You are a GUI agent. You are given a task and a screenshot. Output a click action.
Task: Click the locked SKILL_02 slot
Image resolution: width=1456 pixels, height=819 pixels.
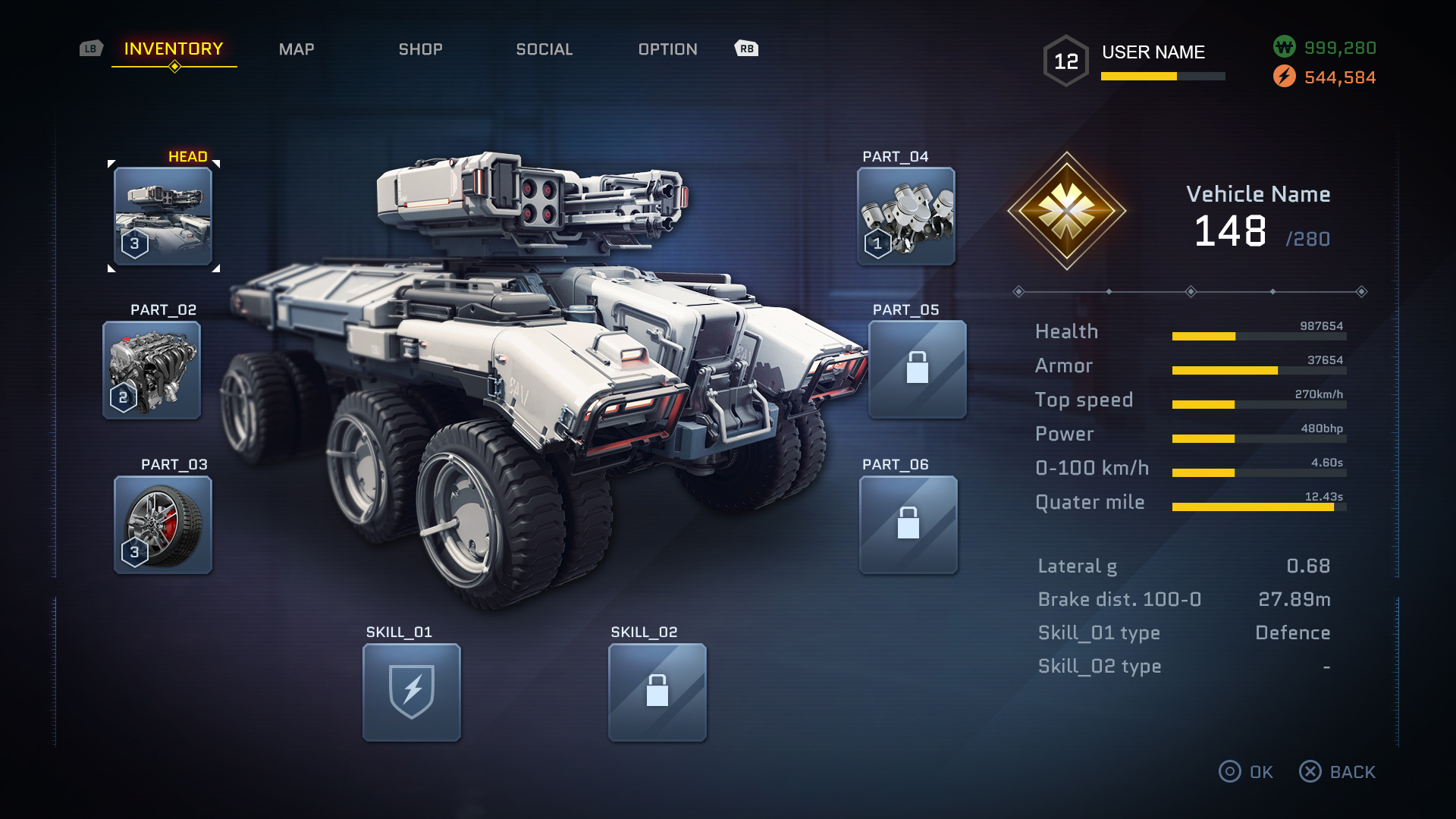point(657,692)
